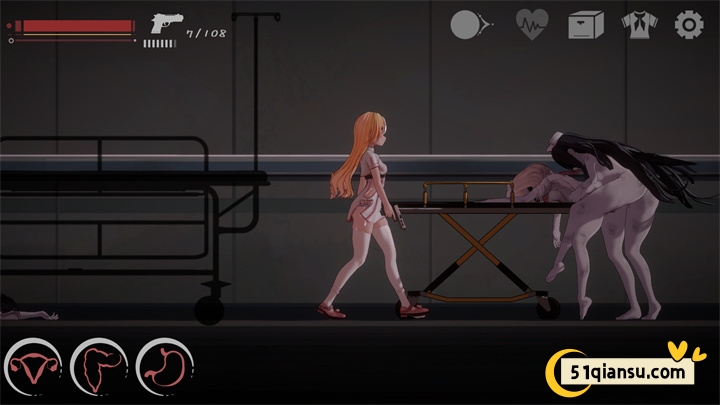This screenshot has width=720, height=405.
Task: Open the outfit shirt menu
Action: point(637,24)
